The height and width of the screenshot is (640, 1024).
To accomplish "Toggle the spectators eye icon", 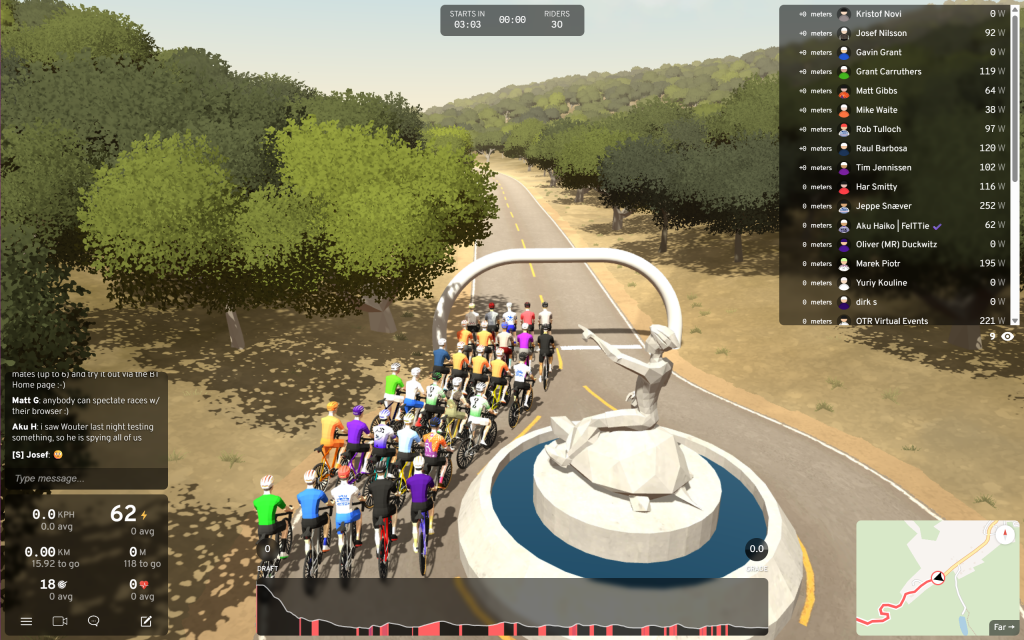I will [x=1007, y=337].
